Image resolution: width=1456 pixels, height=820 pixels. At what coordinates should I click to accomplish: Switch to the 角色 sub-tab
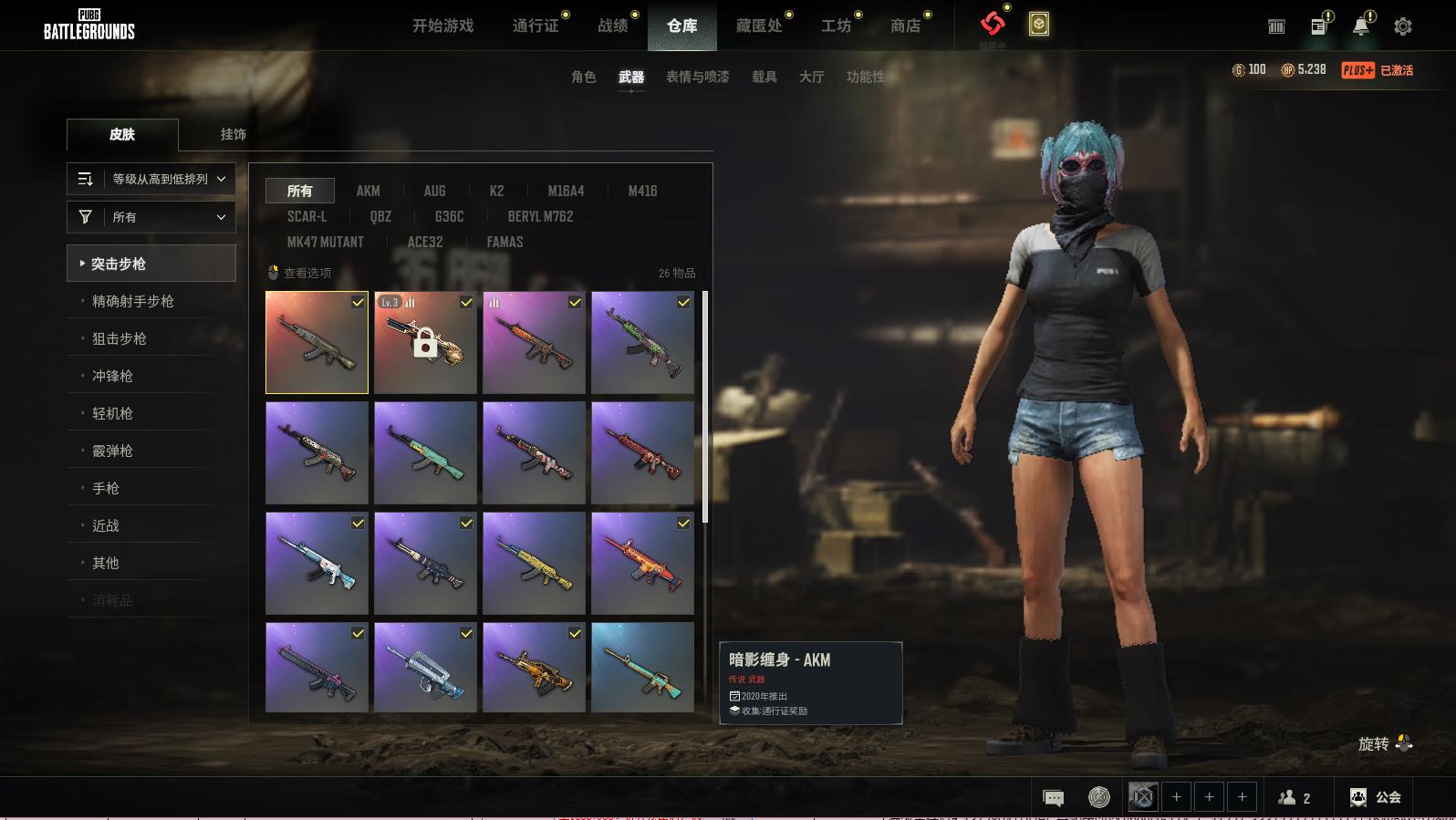point(583,77)
